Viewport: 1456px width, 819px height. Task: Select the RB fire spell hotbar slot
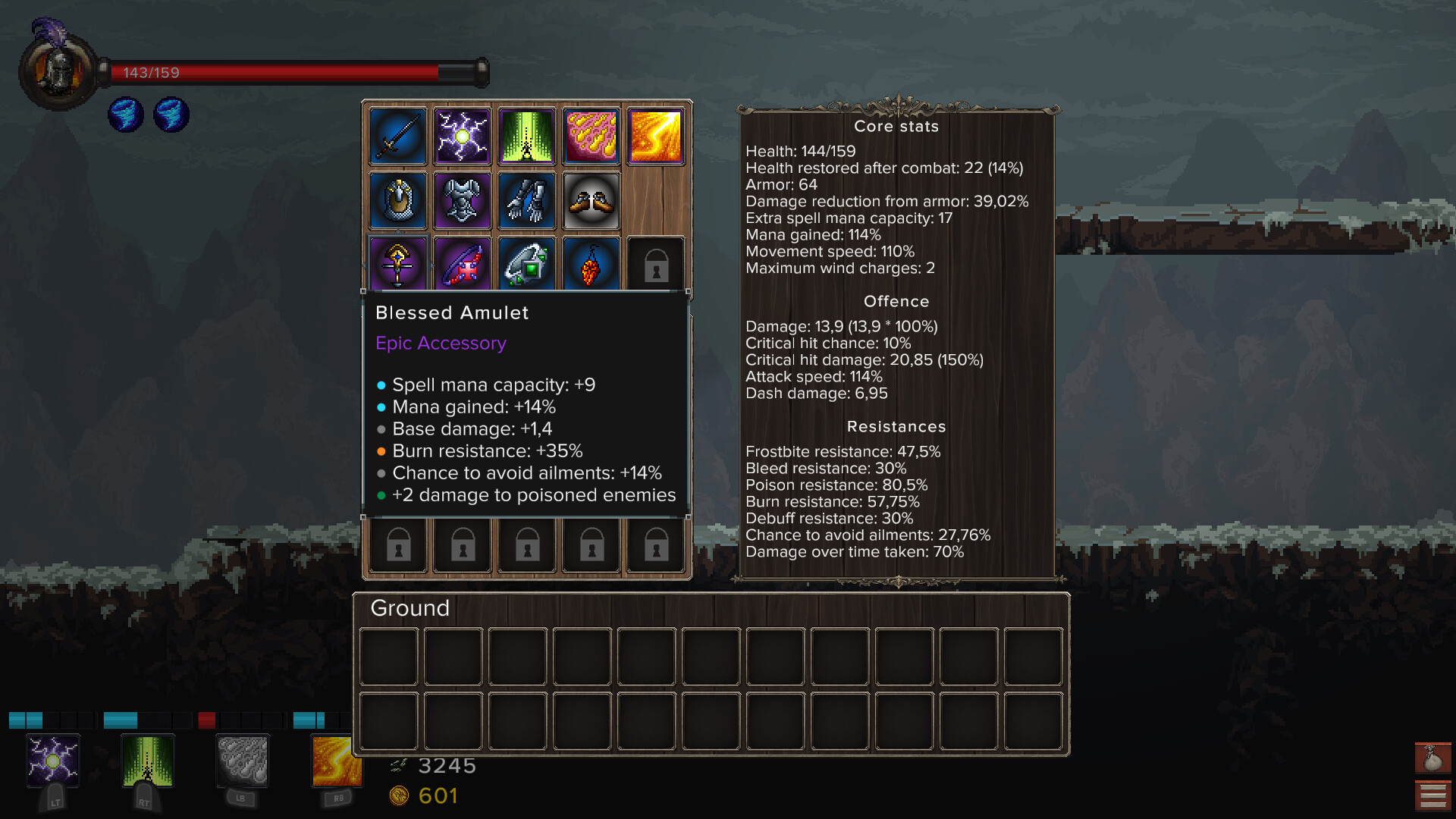(337, 762)
